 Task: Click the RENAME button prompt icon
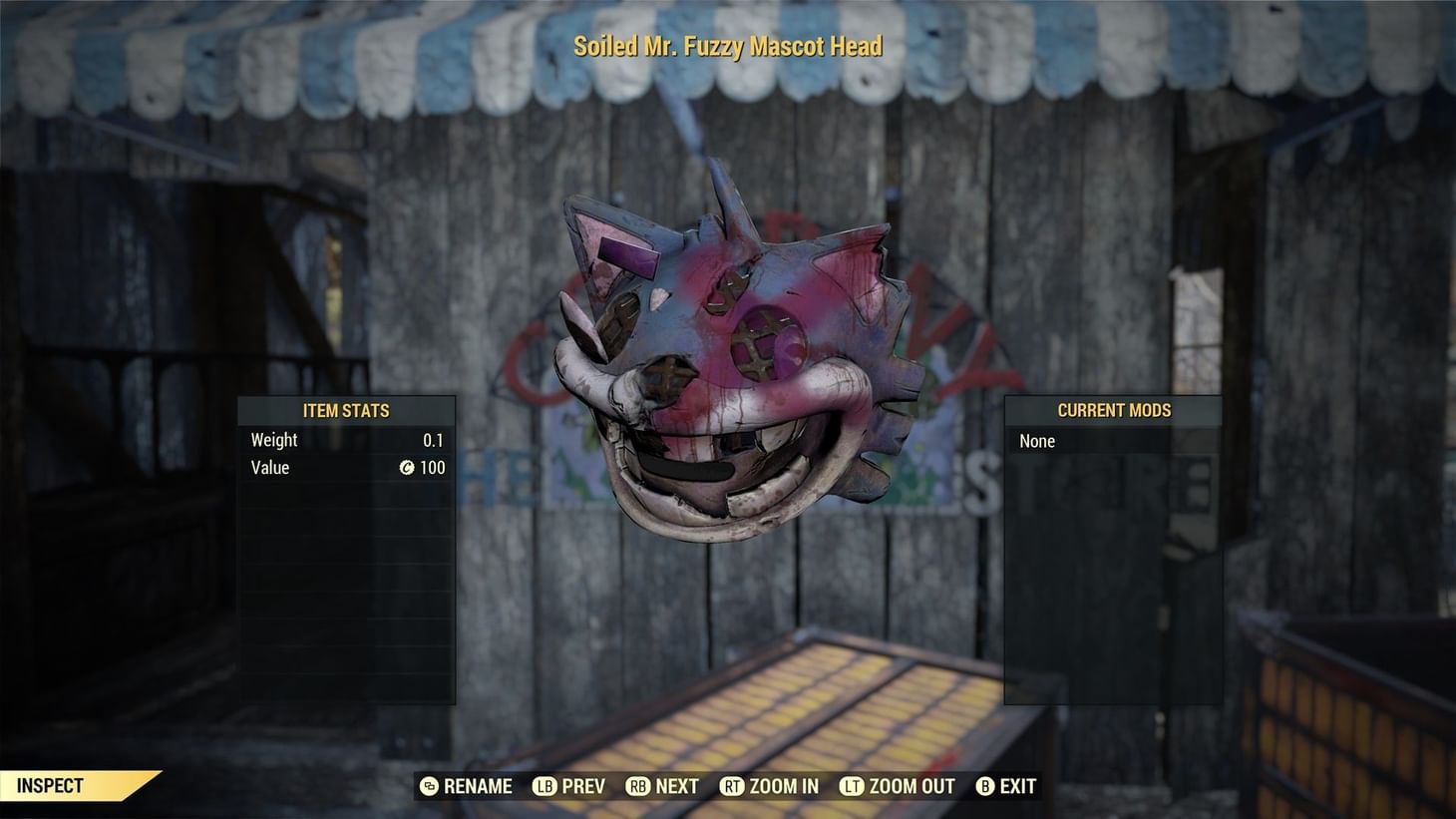[429, 786]
